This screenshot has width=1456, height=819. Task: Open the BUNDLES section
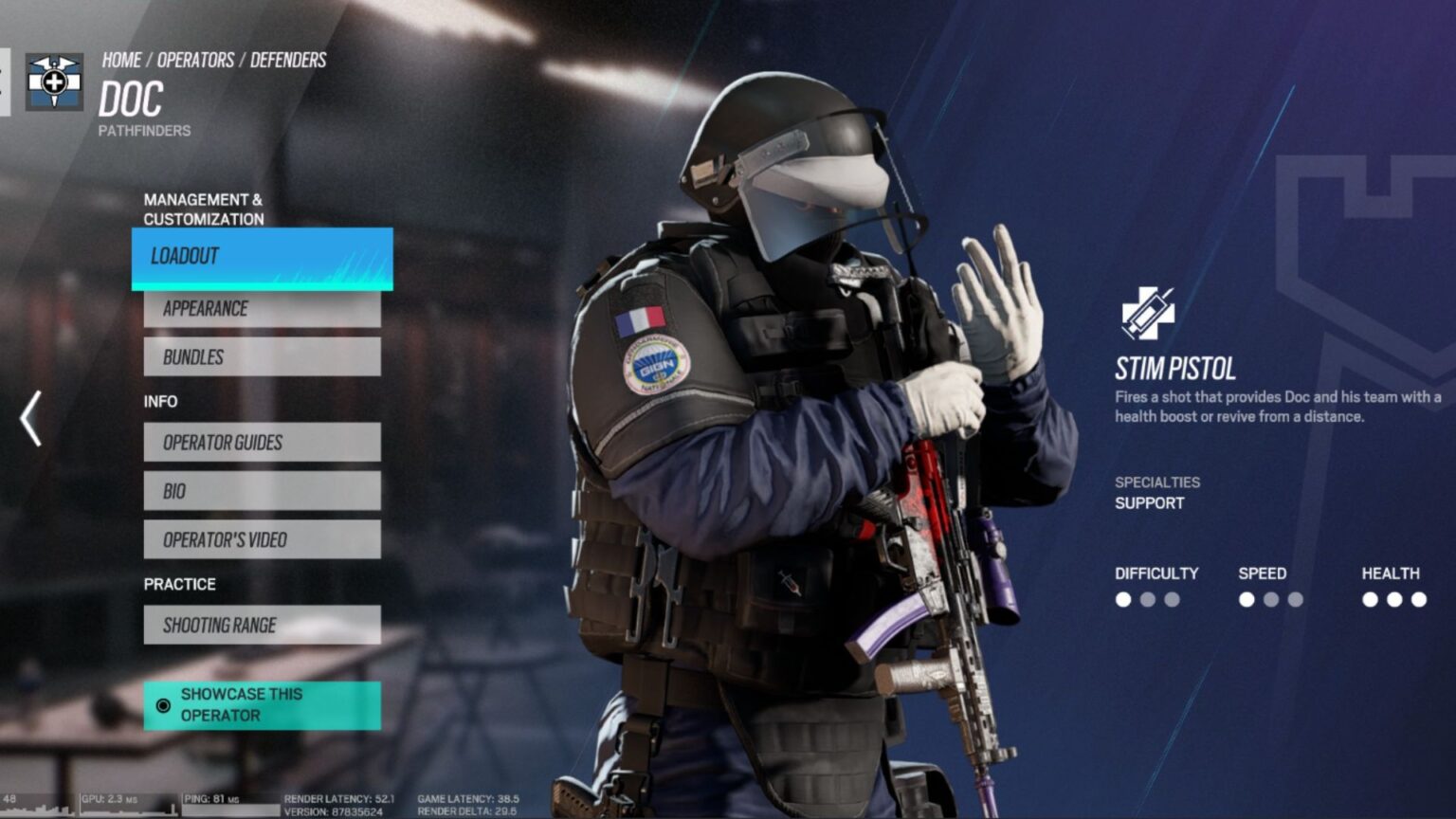(x=262, y=356)
